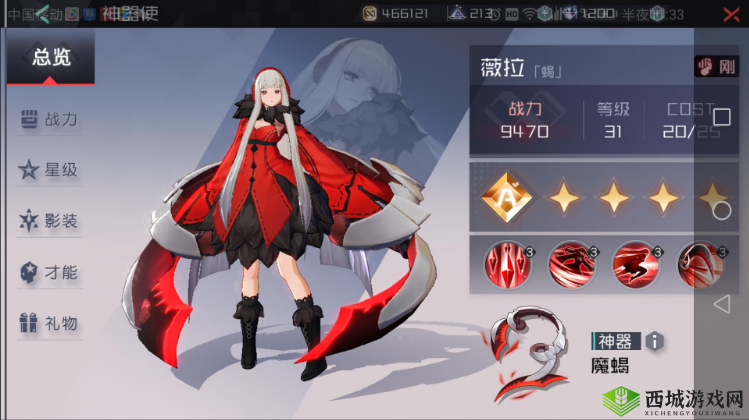Tap the Android home circle button
Image resolution: width=749 pixels, height=420 pixels.
(x=721, y=210)
